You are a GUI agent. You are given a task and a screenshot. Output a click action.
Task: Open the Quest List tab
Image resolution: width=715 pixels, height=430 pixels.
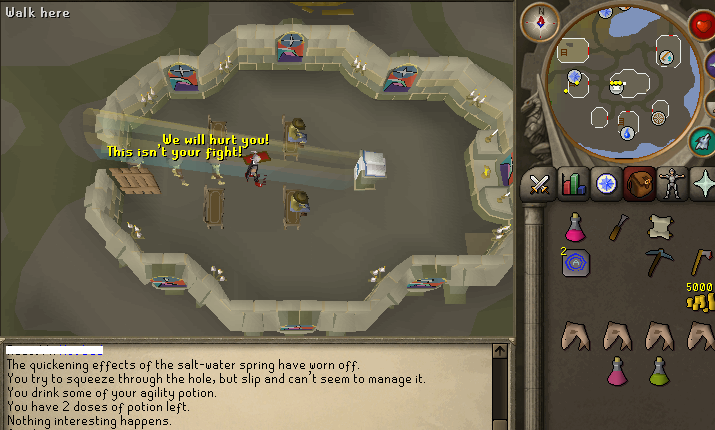coord(607,184)
